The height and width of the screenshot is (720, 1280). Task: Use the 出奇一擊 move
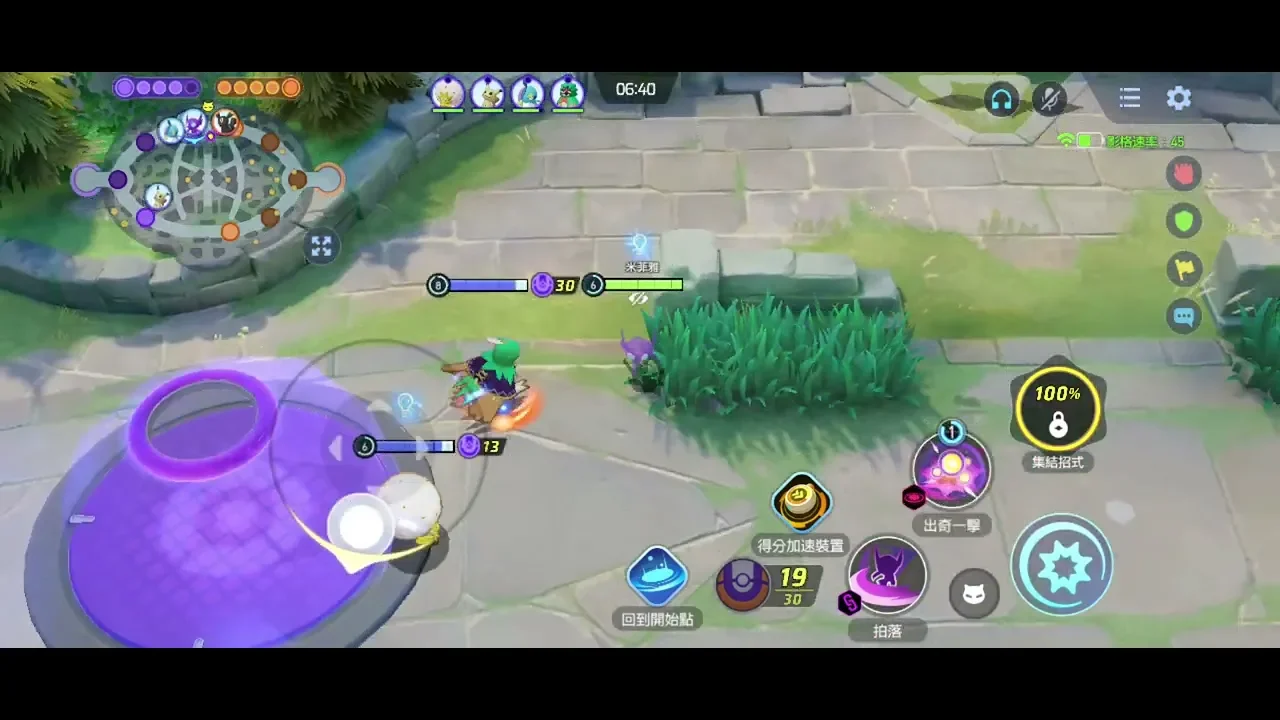point(951,471)
